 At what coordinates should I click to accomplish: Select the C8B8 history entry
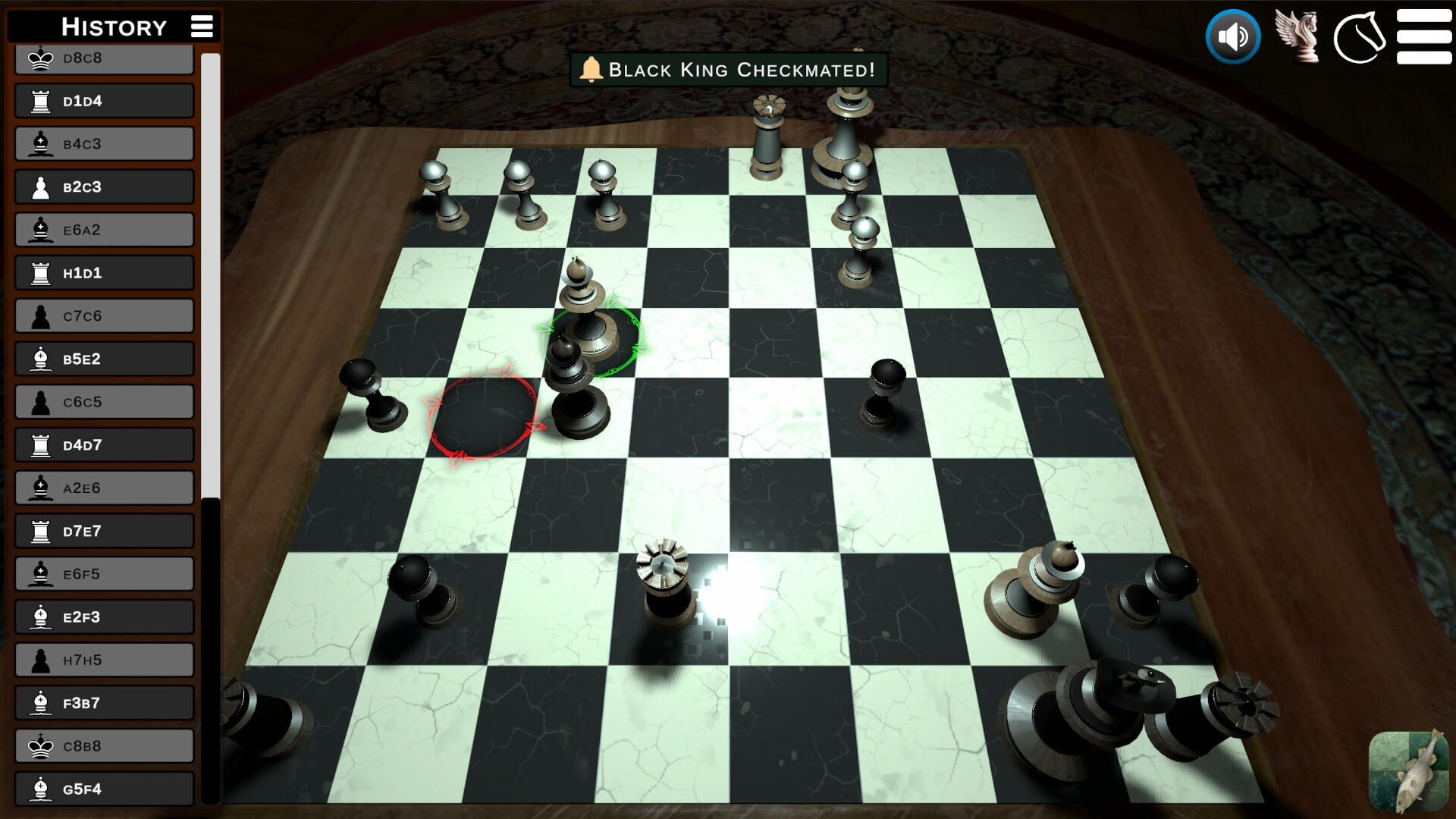pos(104,745)
